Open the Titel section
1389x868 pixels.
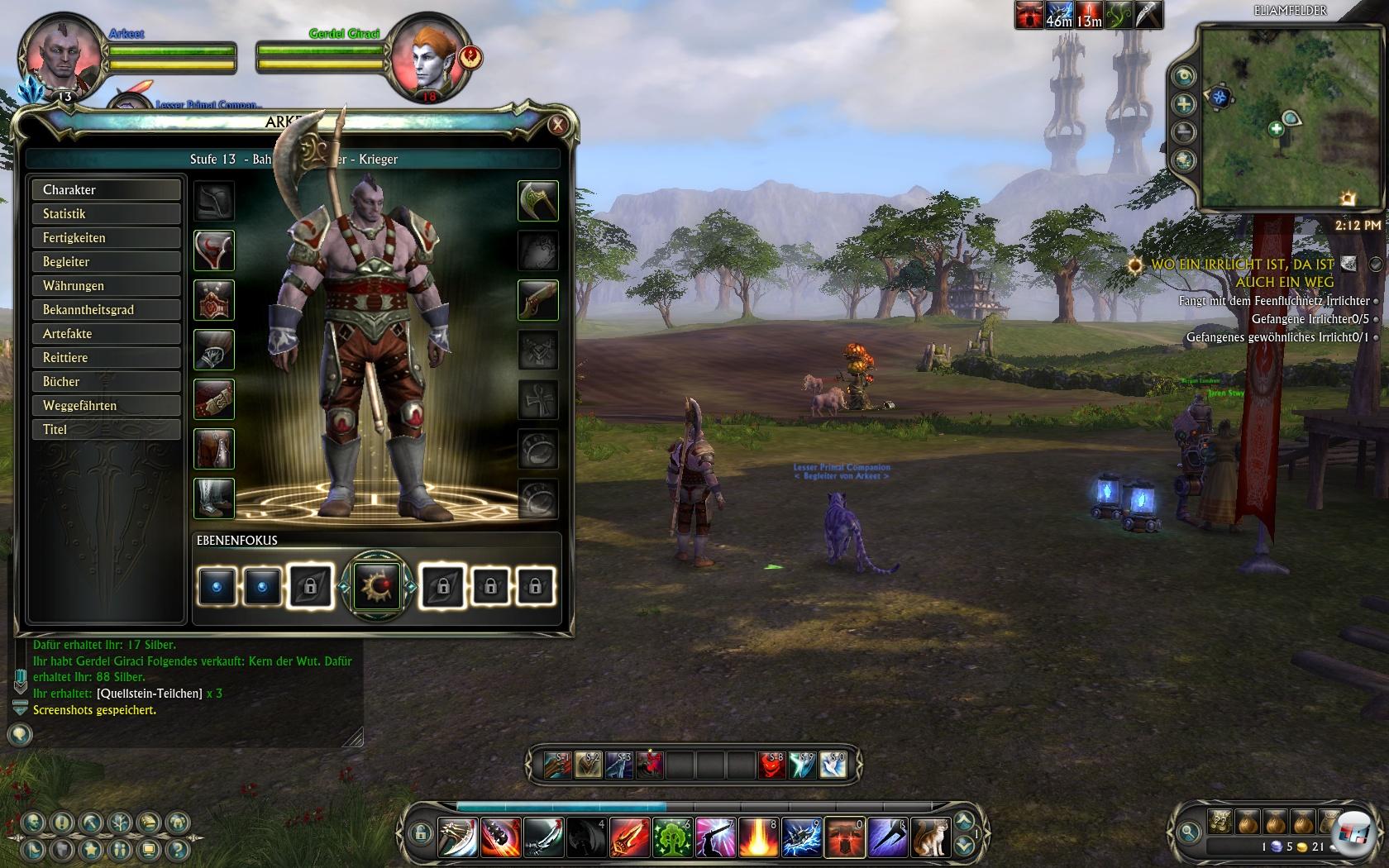pyautogui.click(x=106, y=430)
